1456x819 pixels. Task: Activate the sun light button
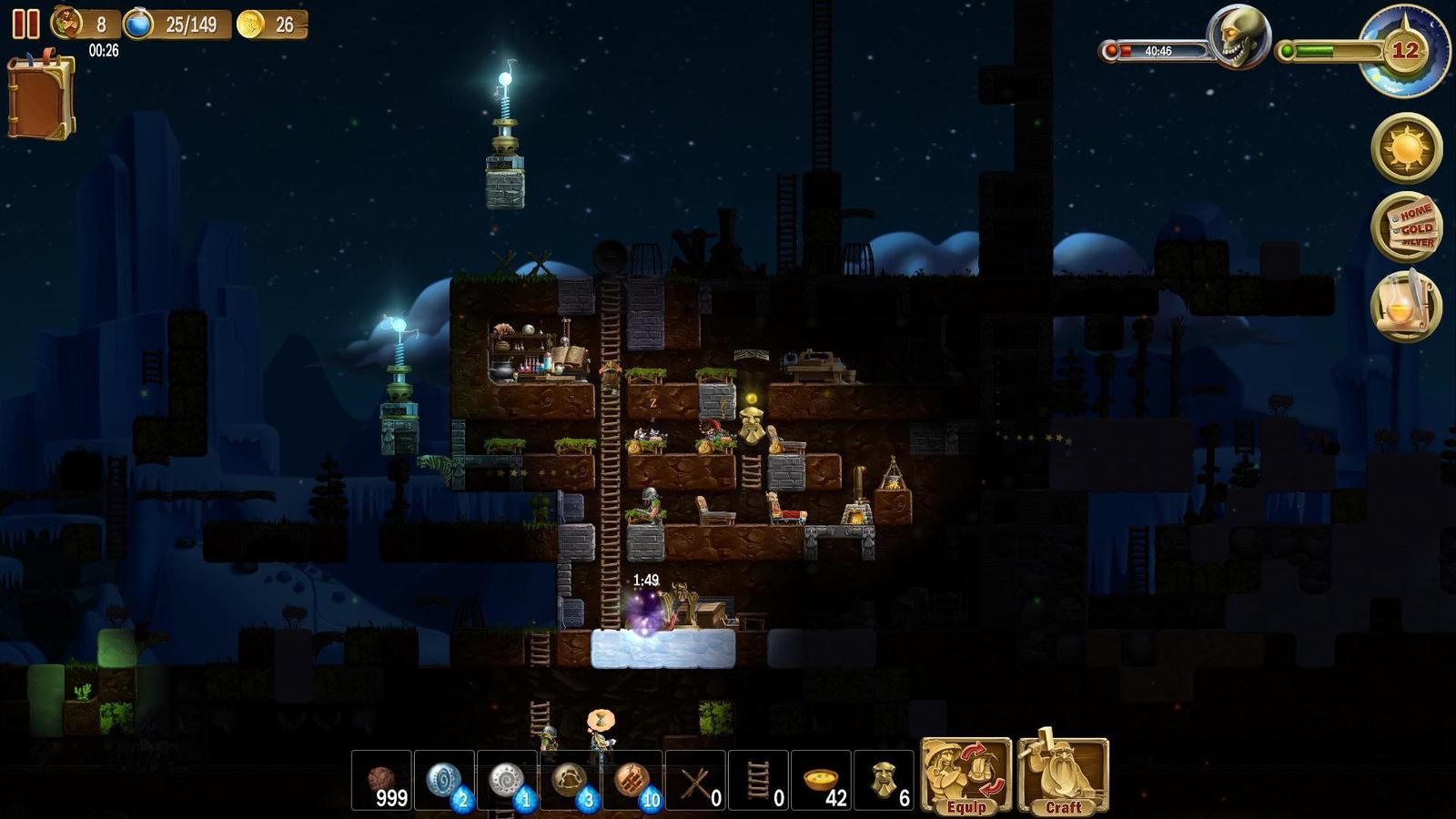pos(1406,147)
